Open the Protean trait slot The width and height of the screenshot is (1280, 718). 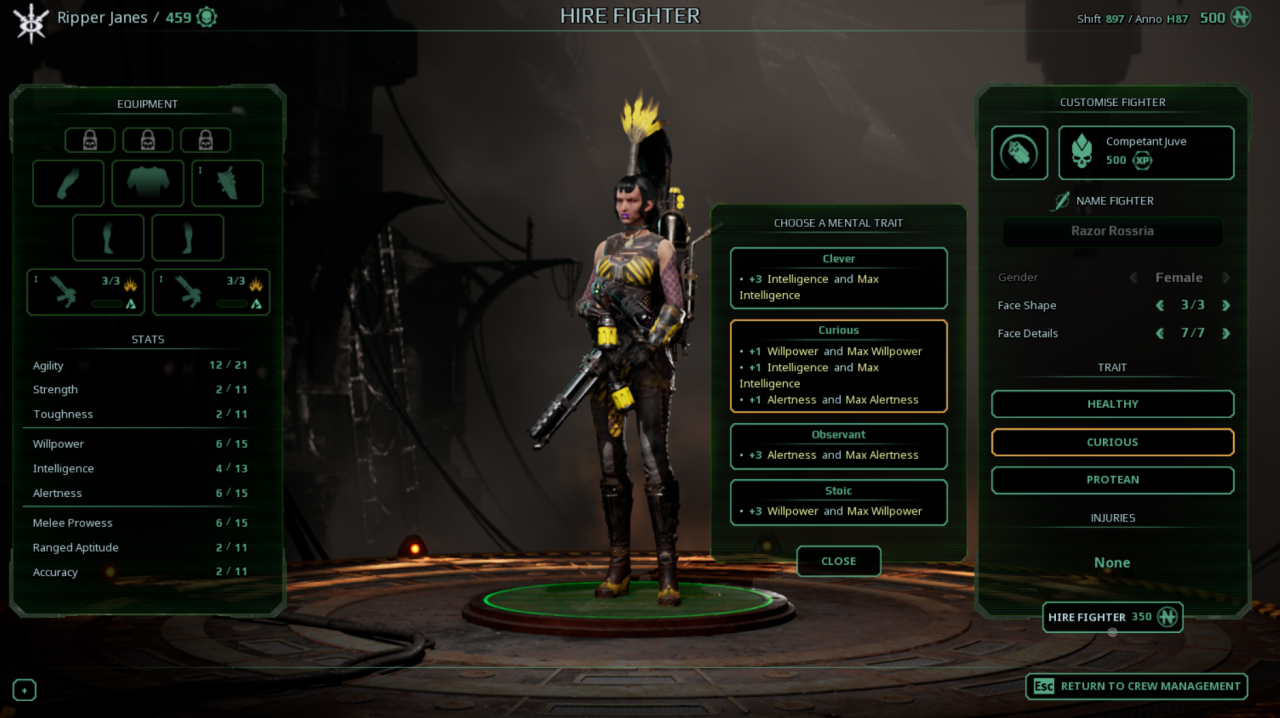click(x=1112, y=480)
